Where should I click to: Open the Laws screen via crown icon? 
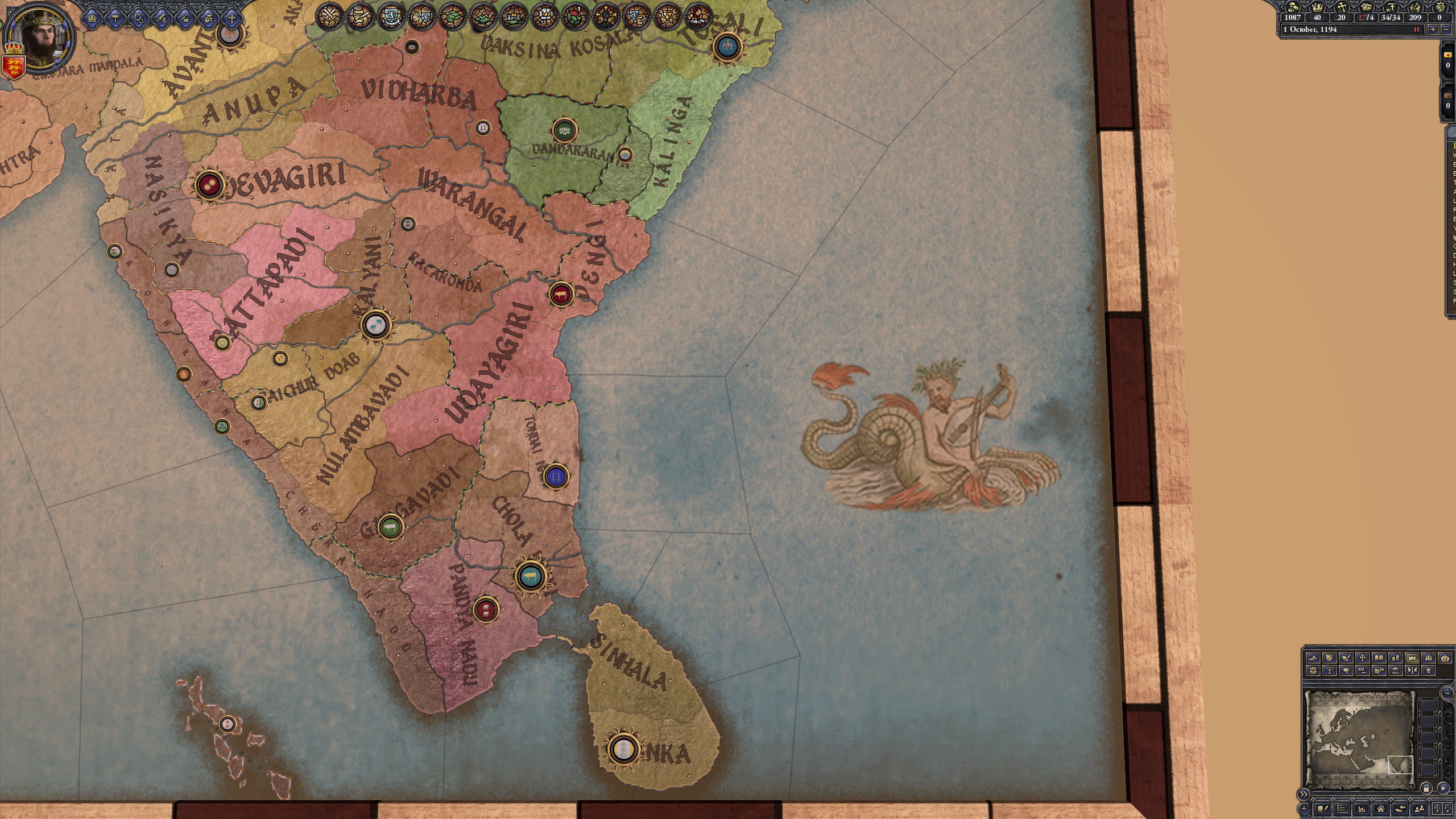point(92,19)
